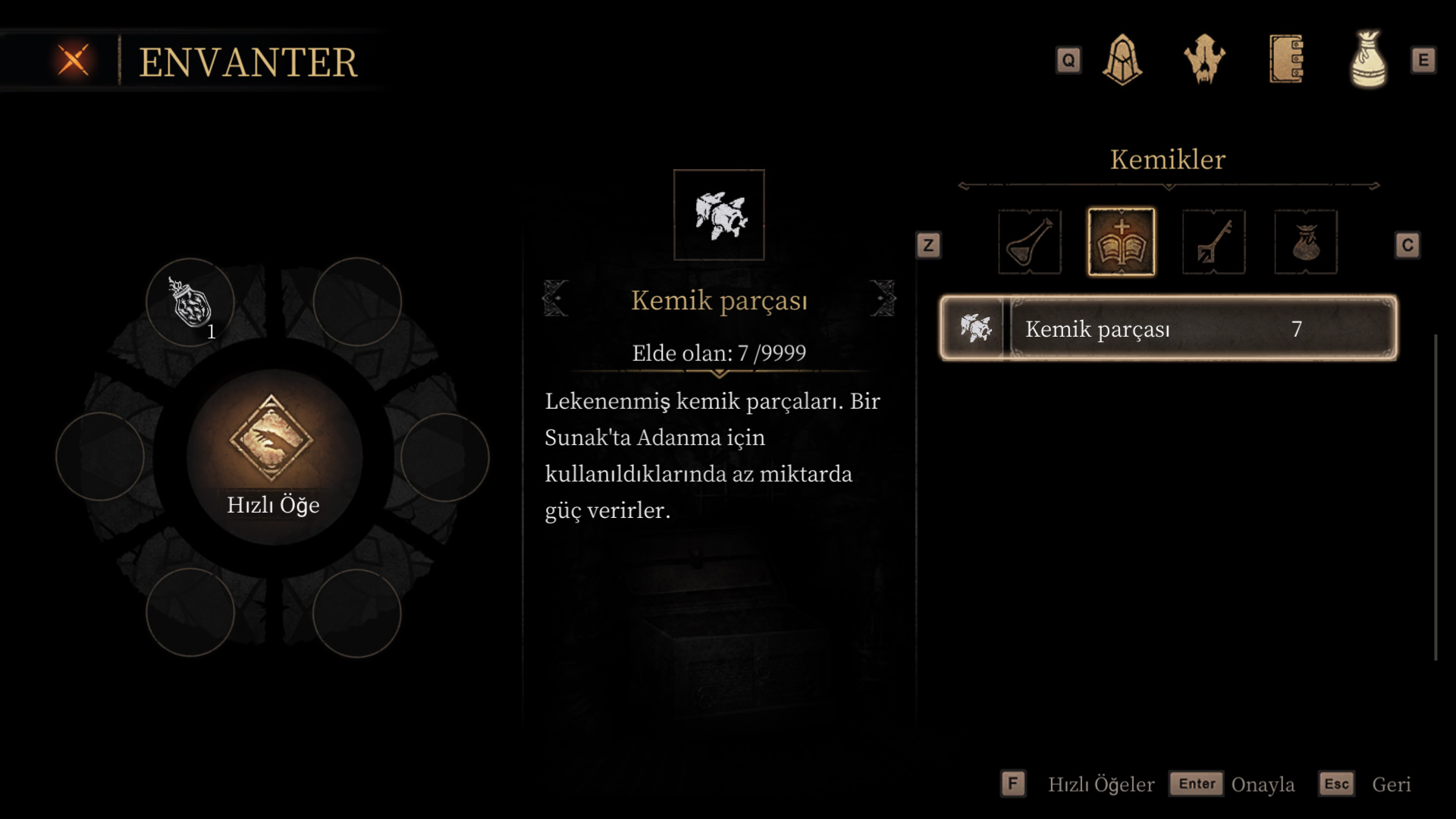Screen dimensions: 1456x819
Task: Open the helmet equipment tab
Action: coord(1122,60)
